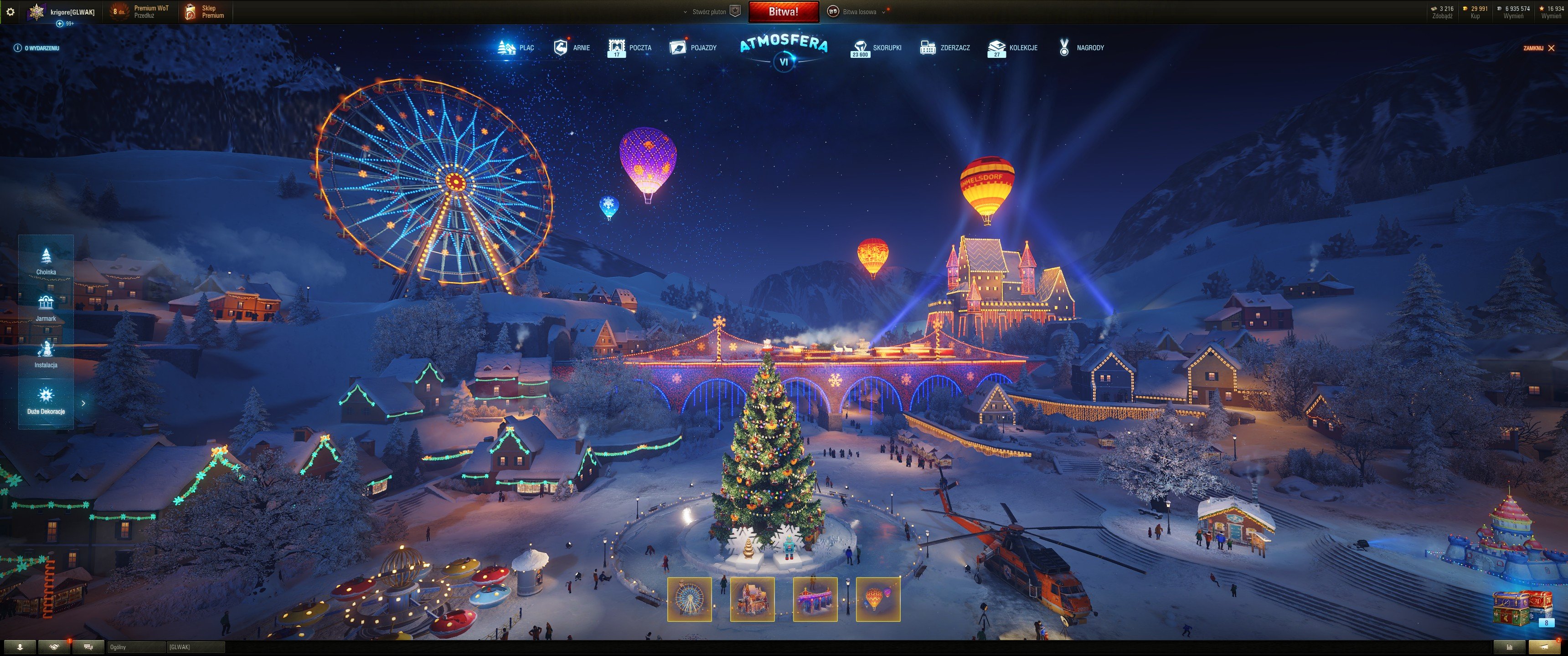This screenshot has width=1568, height=656.
Task: Open the Bitwa losowa mode dropdown
Action: coord(858,11)
